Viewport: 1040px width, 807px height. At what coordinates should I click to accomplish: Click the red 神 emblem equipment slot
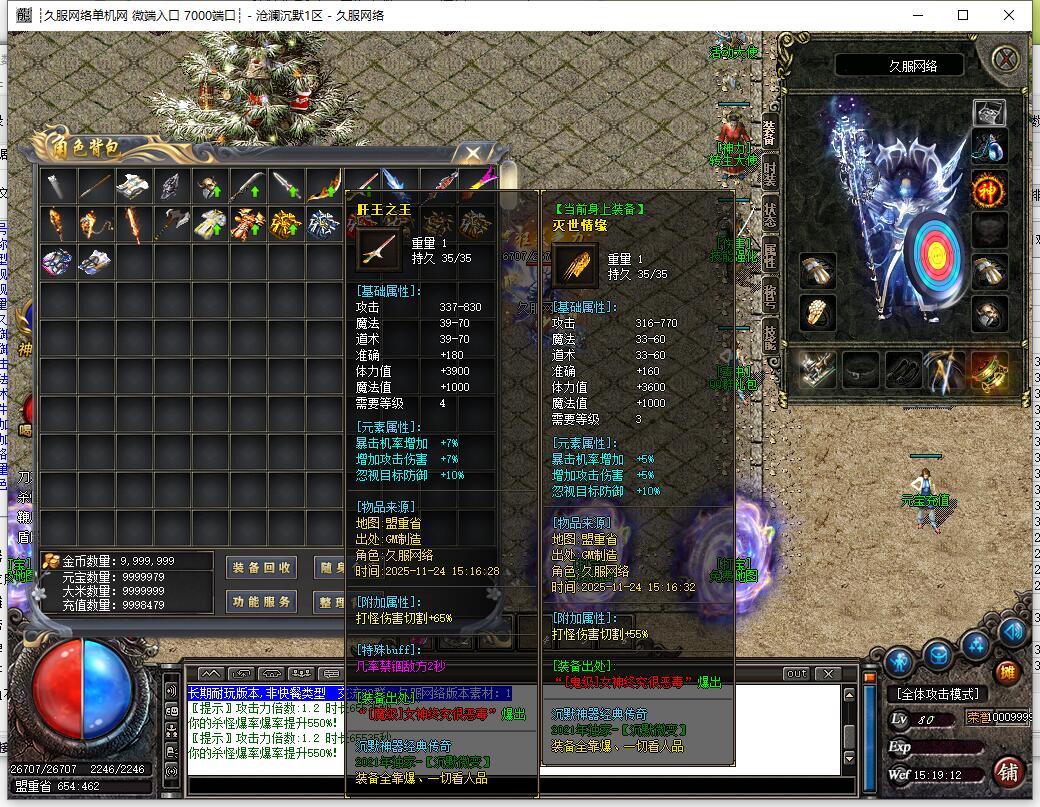[x=989, y=188]
